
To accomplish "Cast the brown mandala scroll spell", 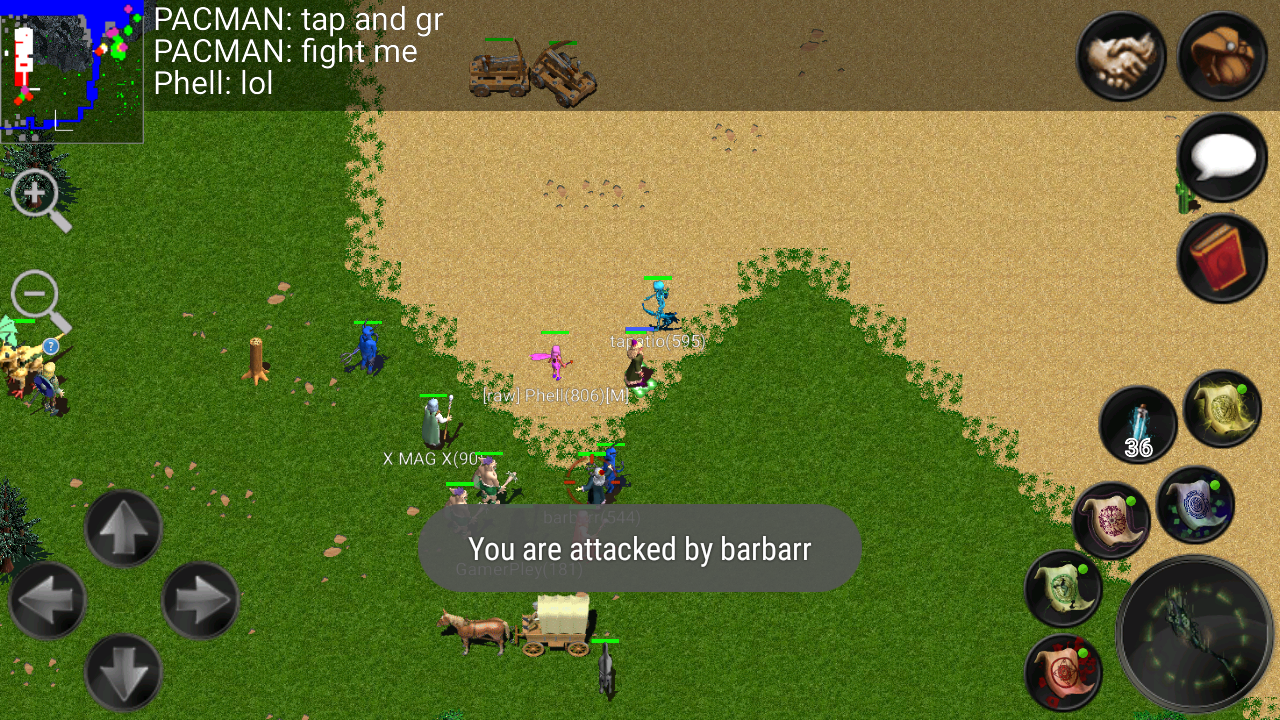I will tap(1113, 519).
